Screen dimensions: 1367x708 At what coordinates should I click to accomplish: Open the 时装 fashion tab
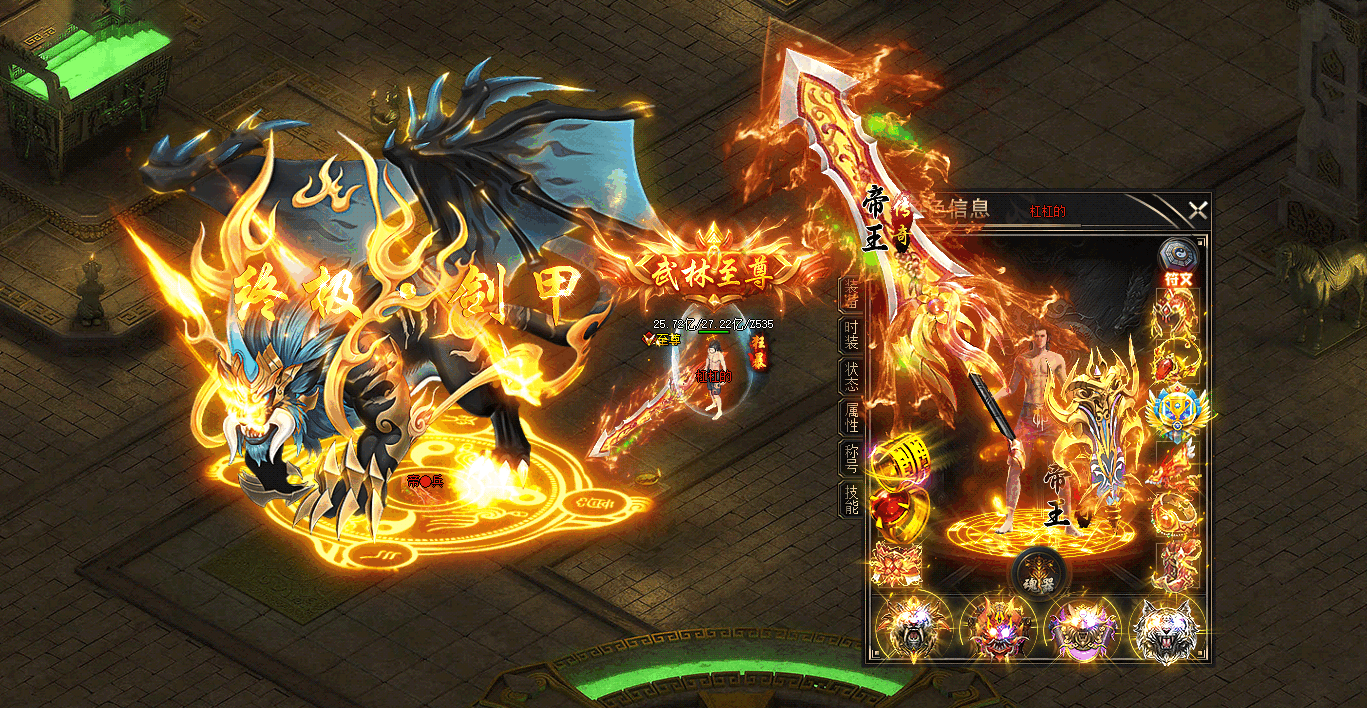click(x=850, y=336)
